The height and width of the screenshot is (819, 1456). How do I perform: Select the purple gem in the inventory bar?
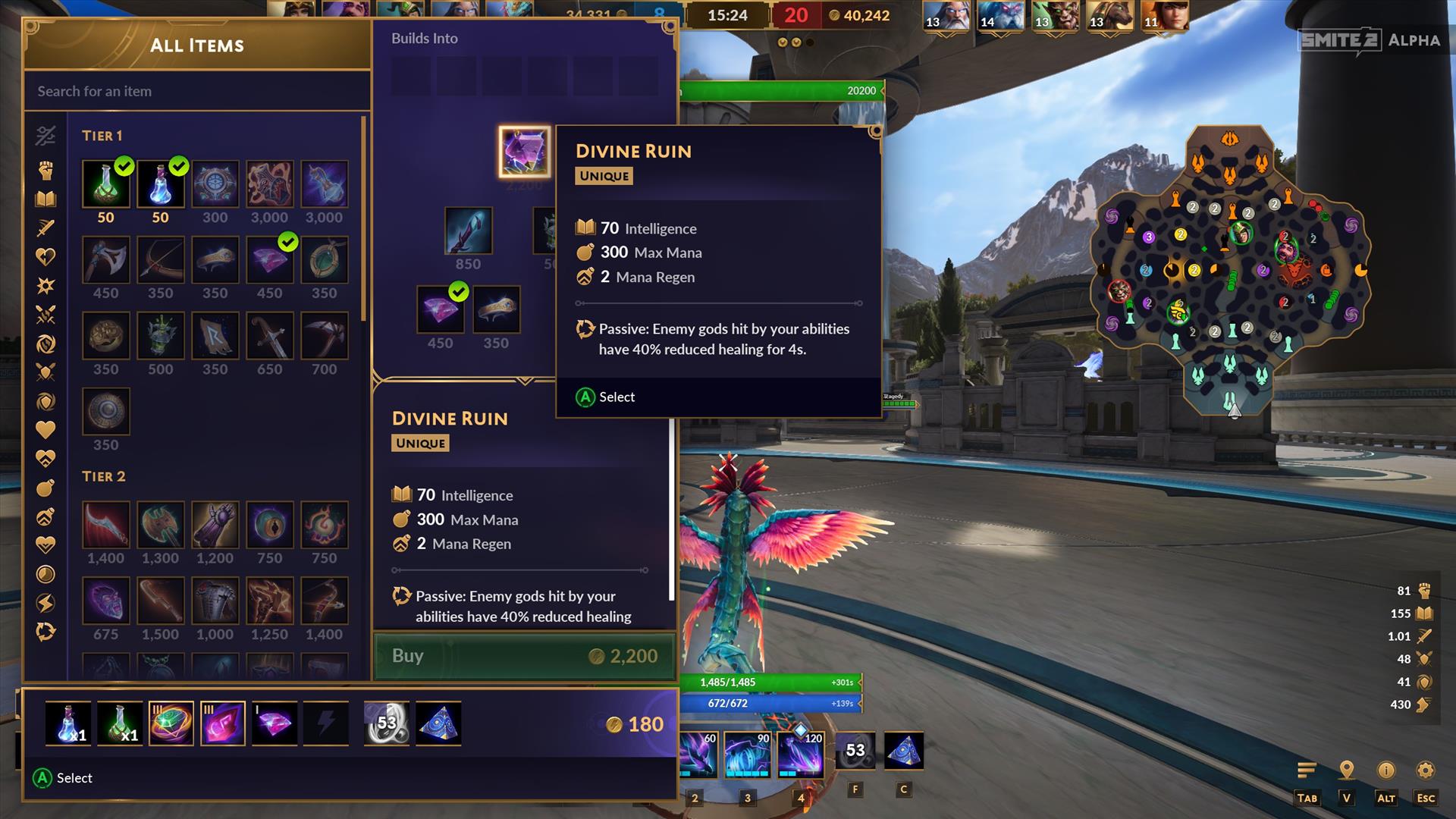point(275,723)
